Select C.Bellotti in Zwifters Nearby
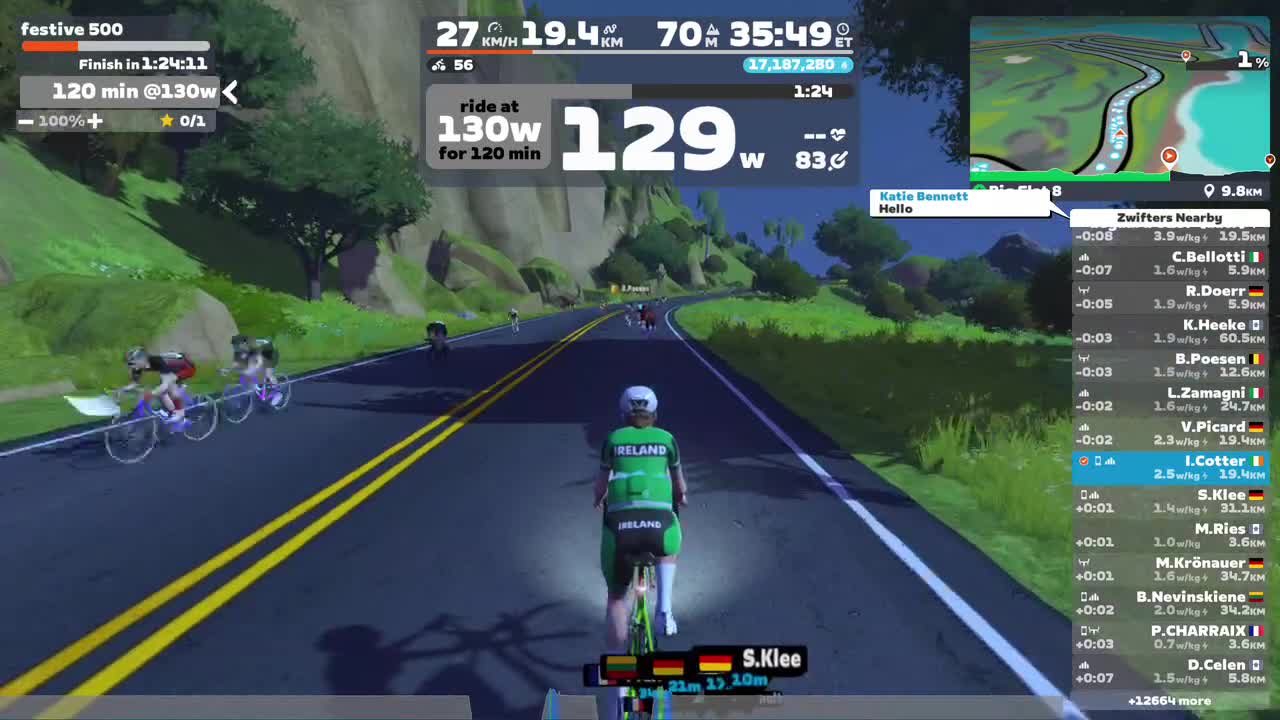This screenshot has width=1280, height=720. (1169, 264)
